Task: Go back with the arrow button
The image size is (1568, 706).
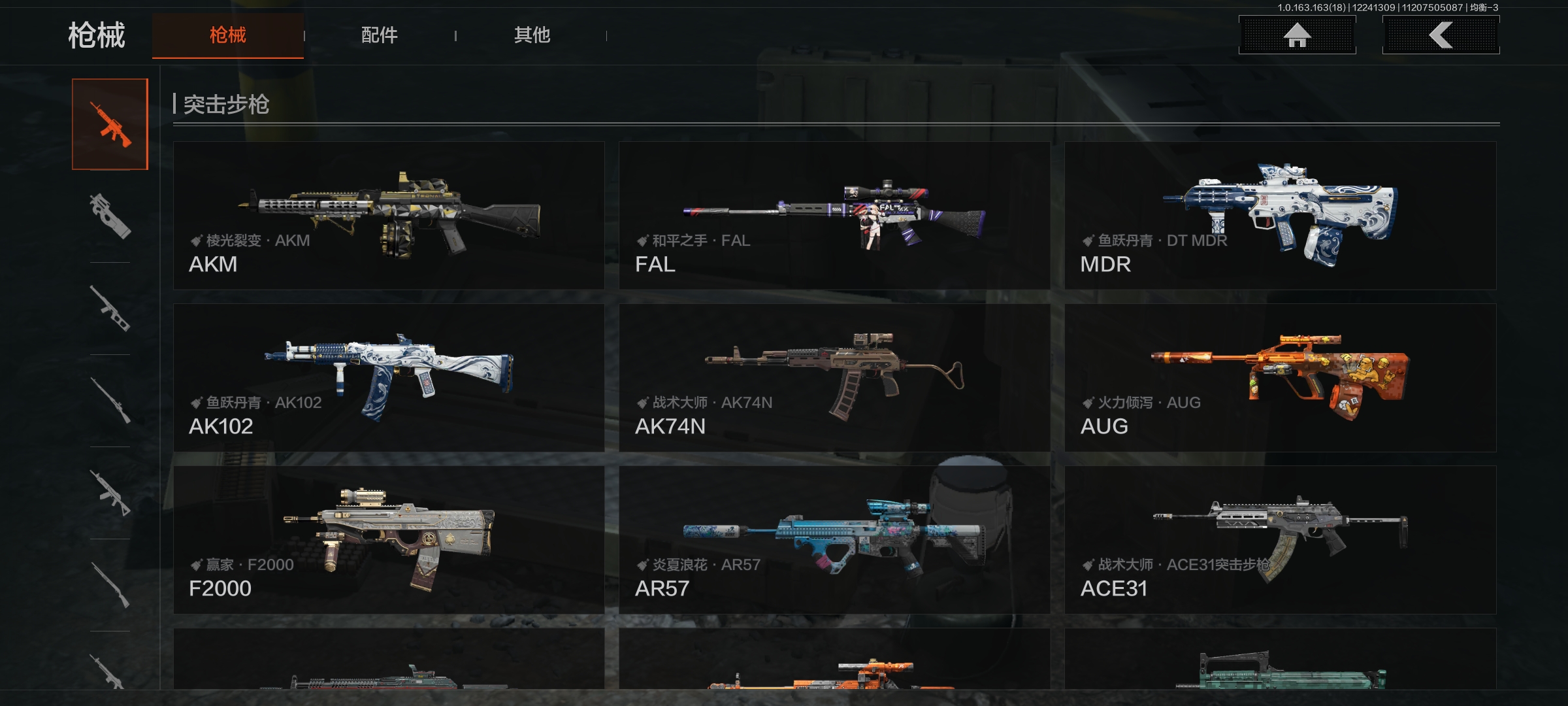Action: tap(1441, 35)
